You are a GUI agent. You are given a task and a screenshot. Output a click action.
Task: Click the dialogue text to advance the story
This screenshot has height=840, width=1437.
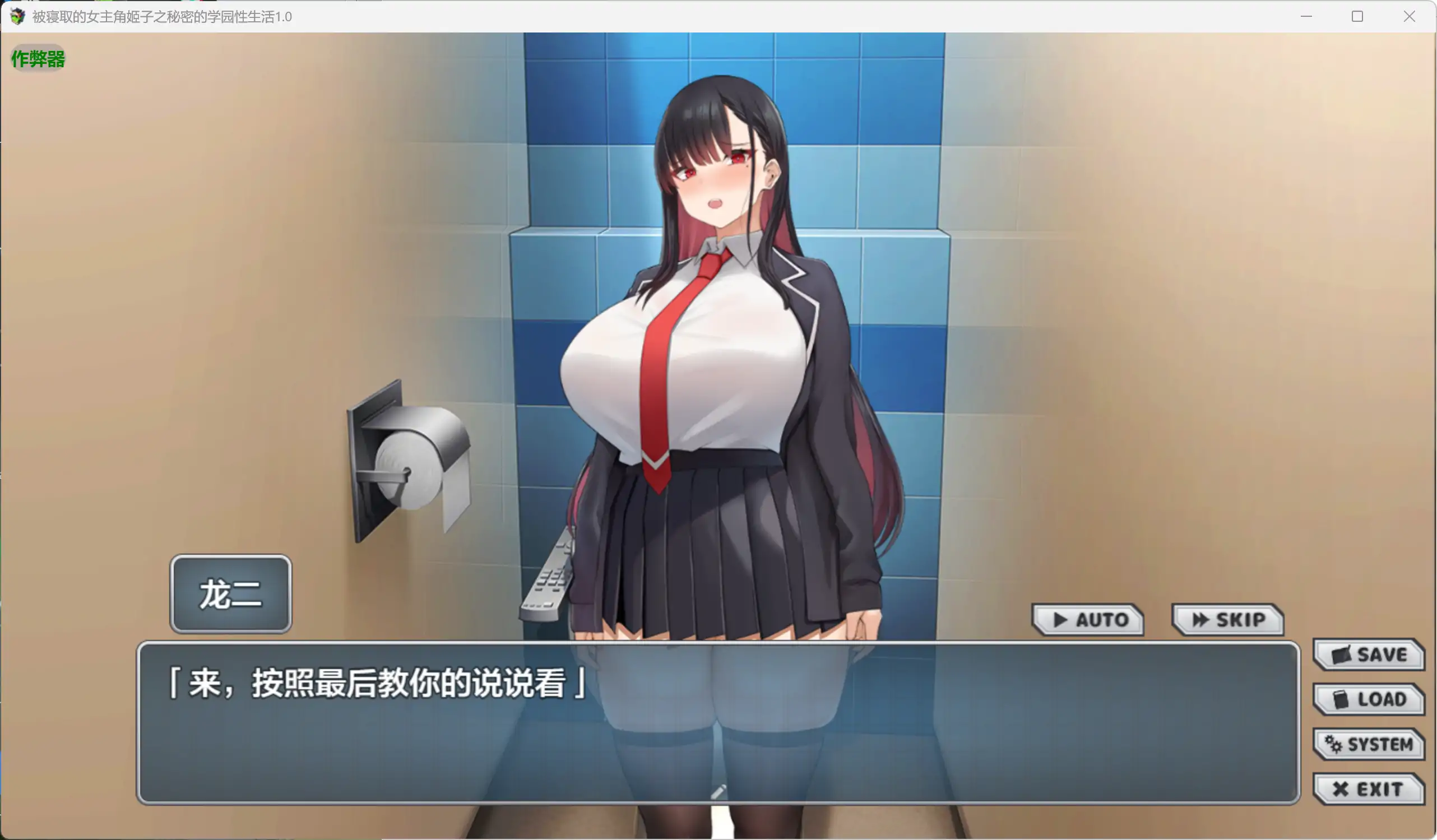coord(377,684)
